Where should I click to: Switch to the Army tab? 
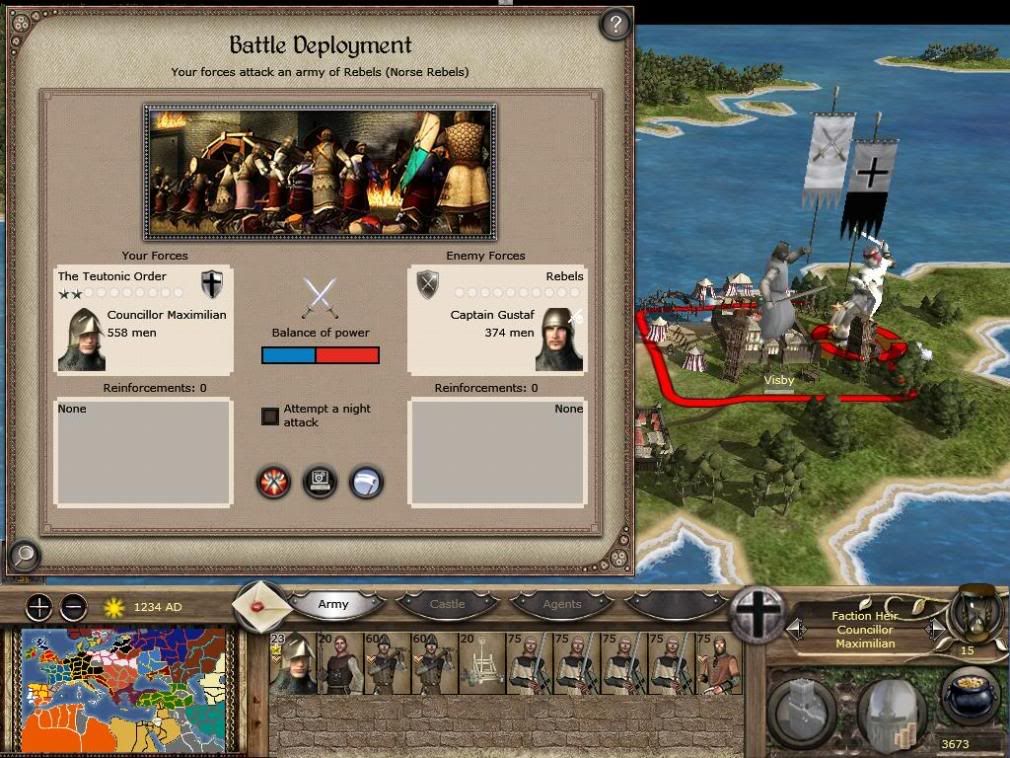pyautogui.click(x=334, y=604)
